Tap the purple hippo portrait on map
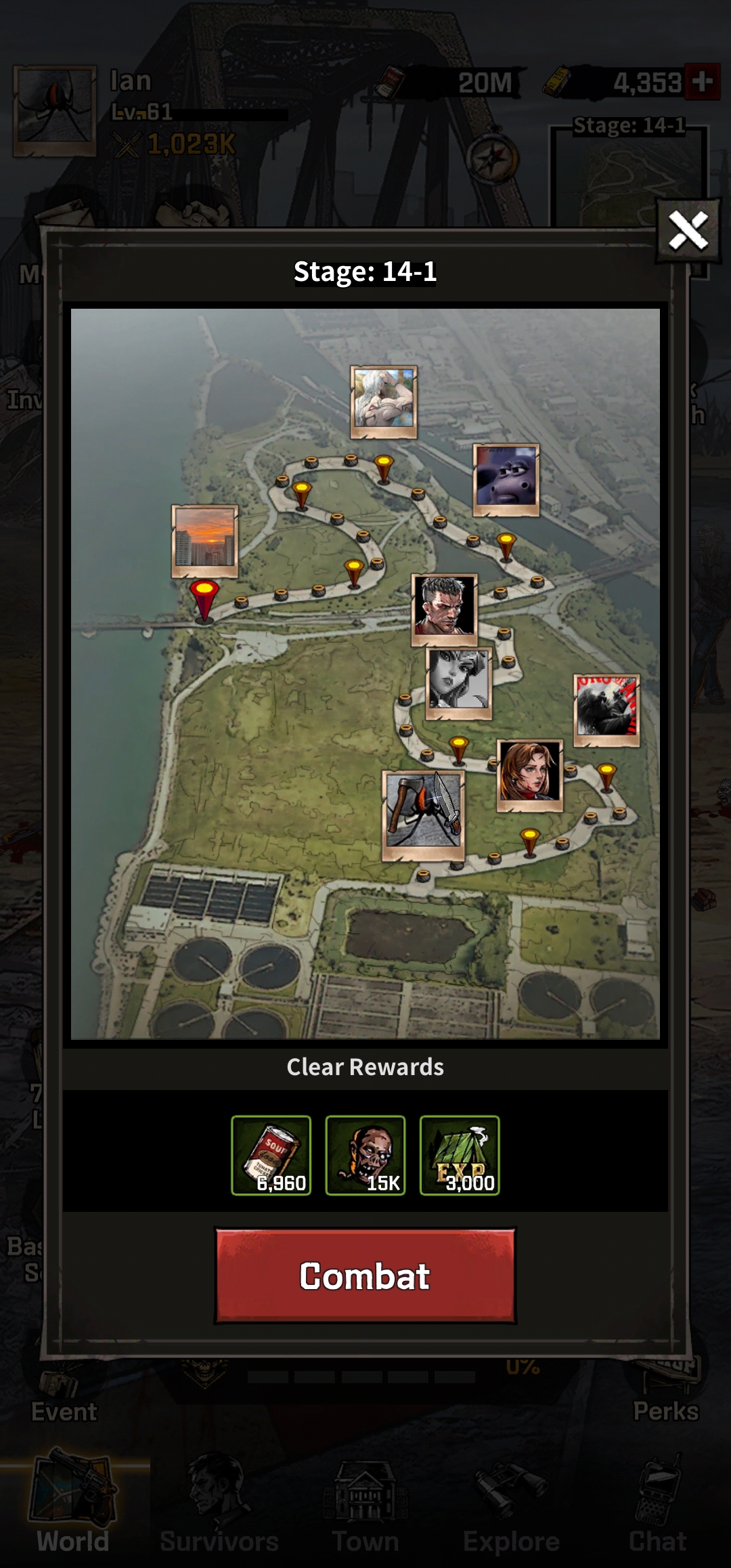This screenshot has width=731, height=1568. click(506, 479)
